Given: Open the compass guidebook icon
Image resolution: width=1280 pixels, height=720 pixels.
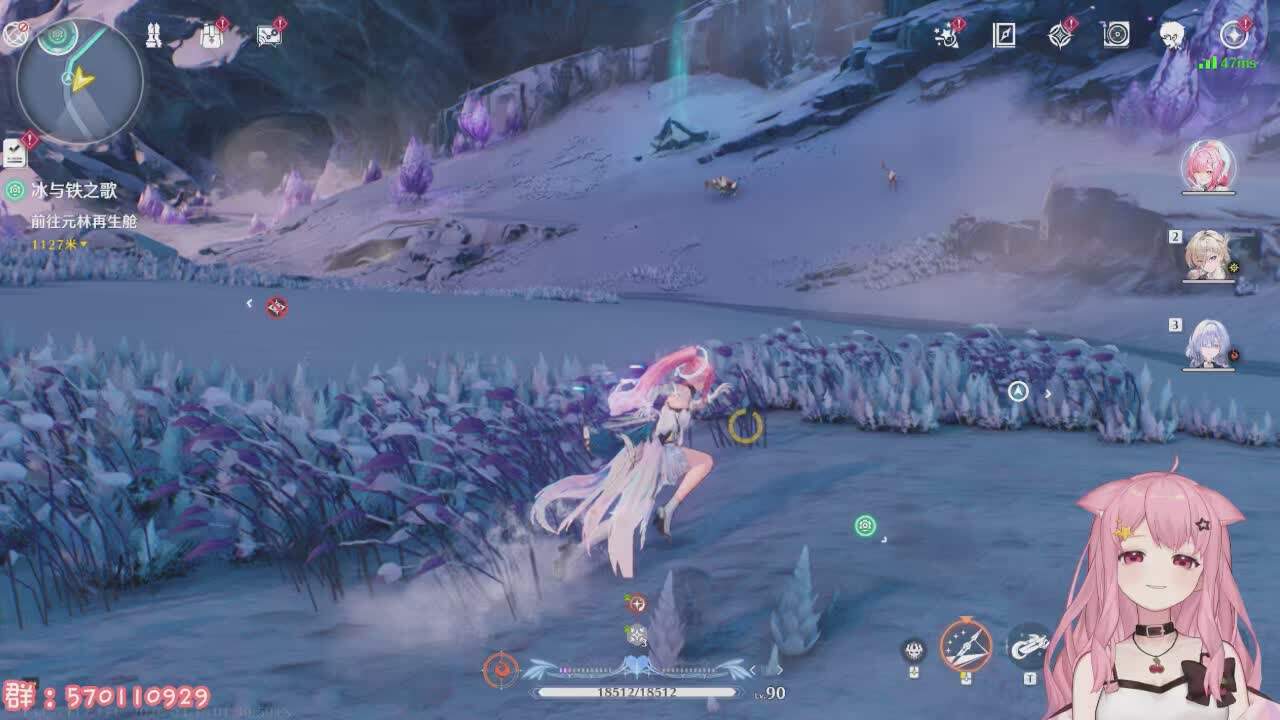Looking at the screenshot, I should click(1004, 36).
